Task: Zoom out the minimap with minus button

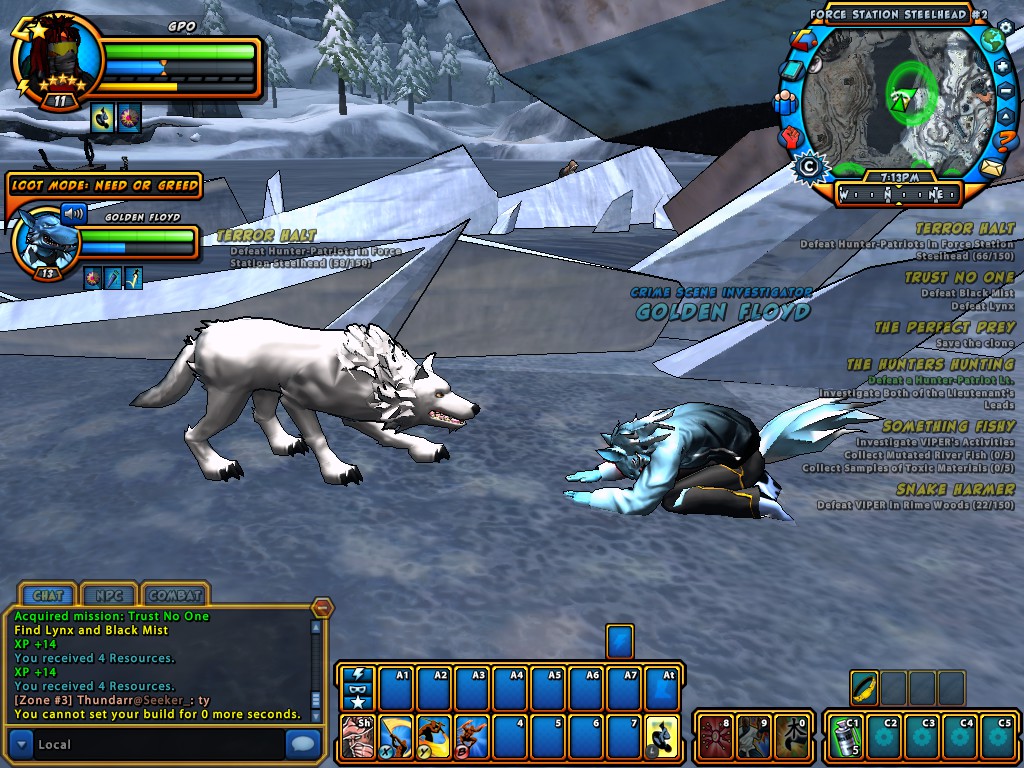Action: 1006,92
